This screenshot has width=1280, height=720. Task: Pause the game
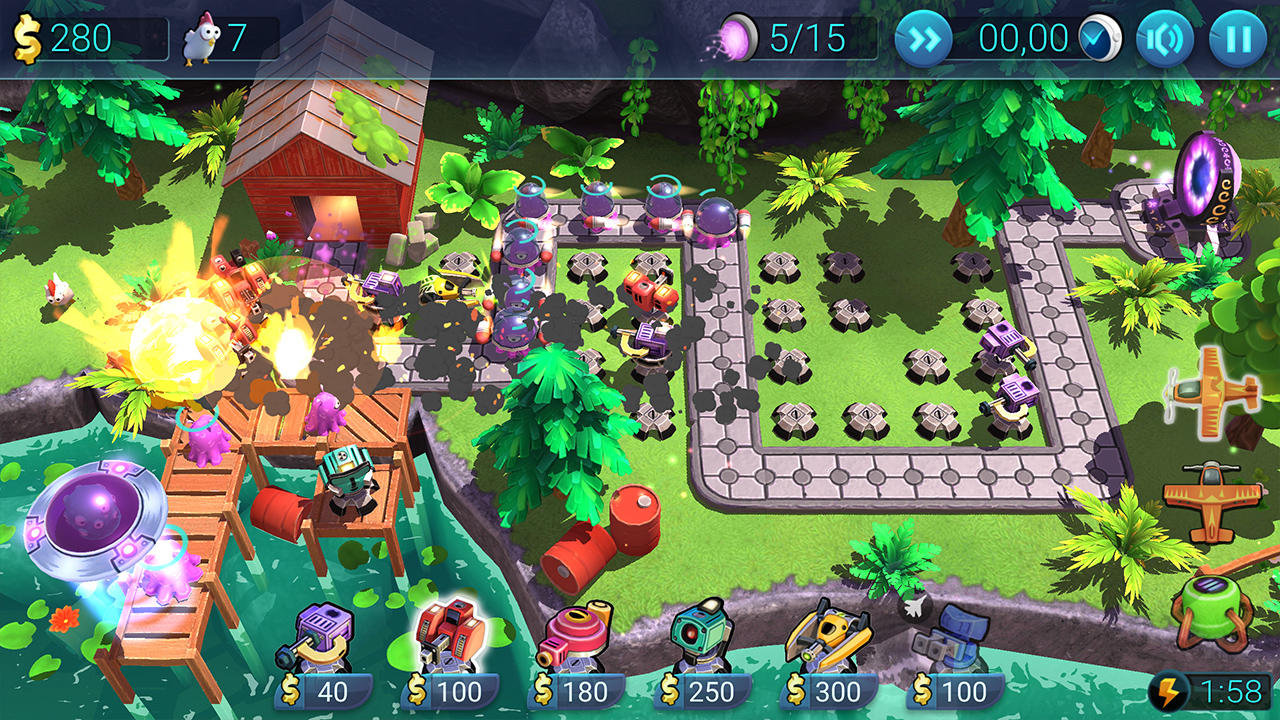click(1237, 38)
